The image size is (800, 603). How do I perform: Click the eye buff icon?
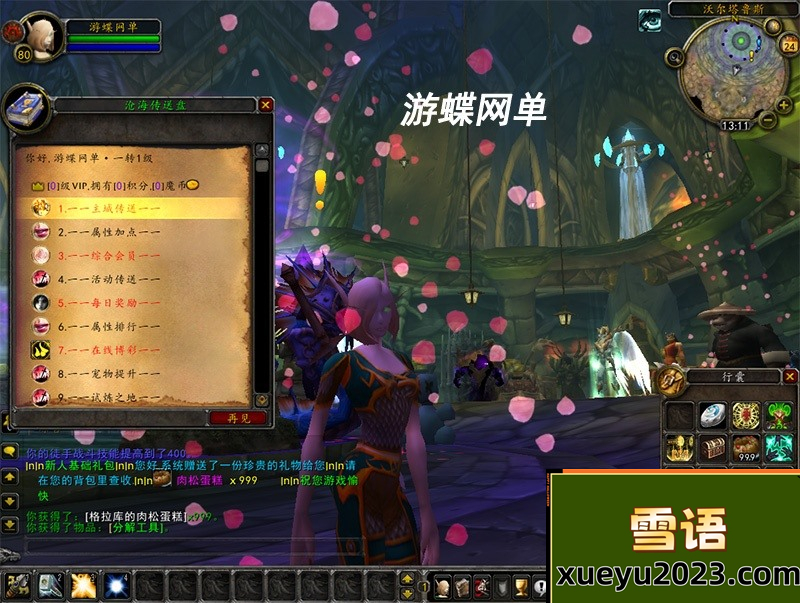pos(651,19)
